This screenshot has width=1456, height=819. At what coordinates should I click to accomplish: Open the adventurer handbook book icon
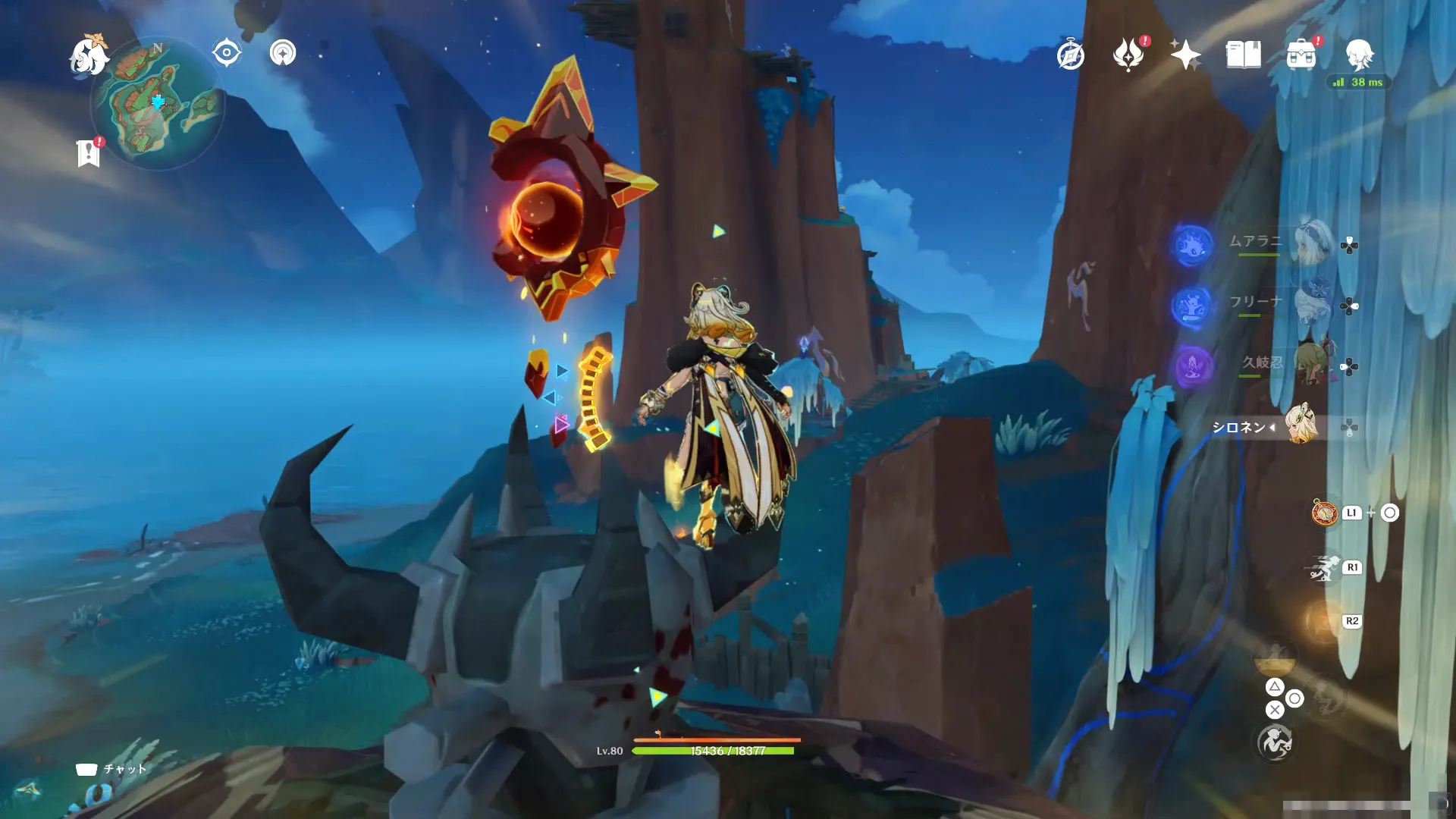click(x=1243, y=55)
